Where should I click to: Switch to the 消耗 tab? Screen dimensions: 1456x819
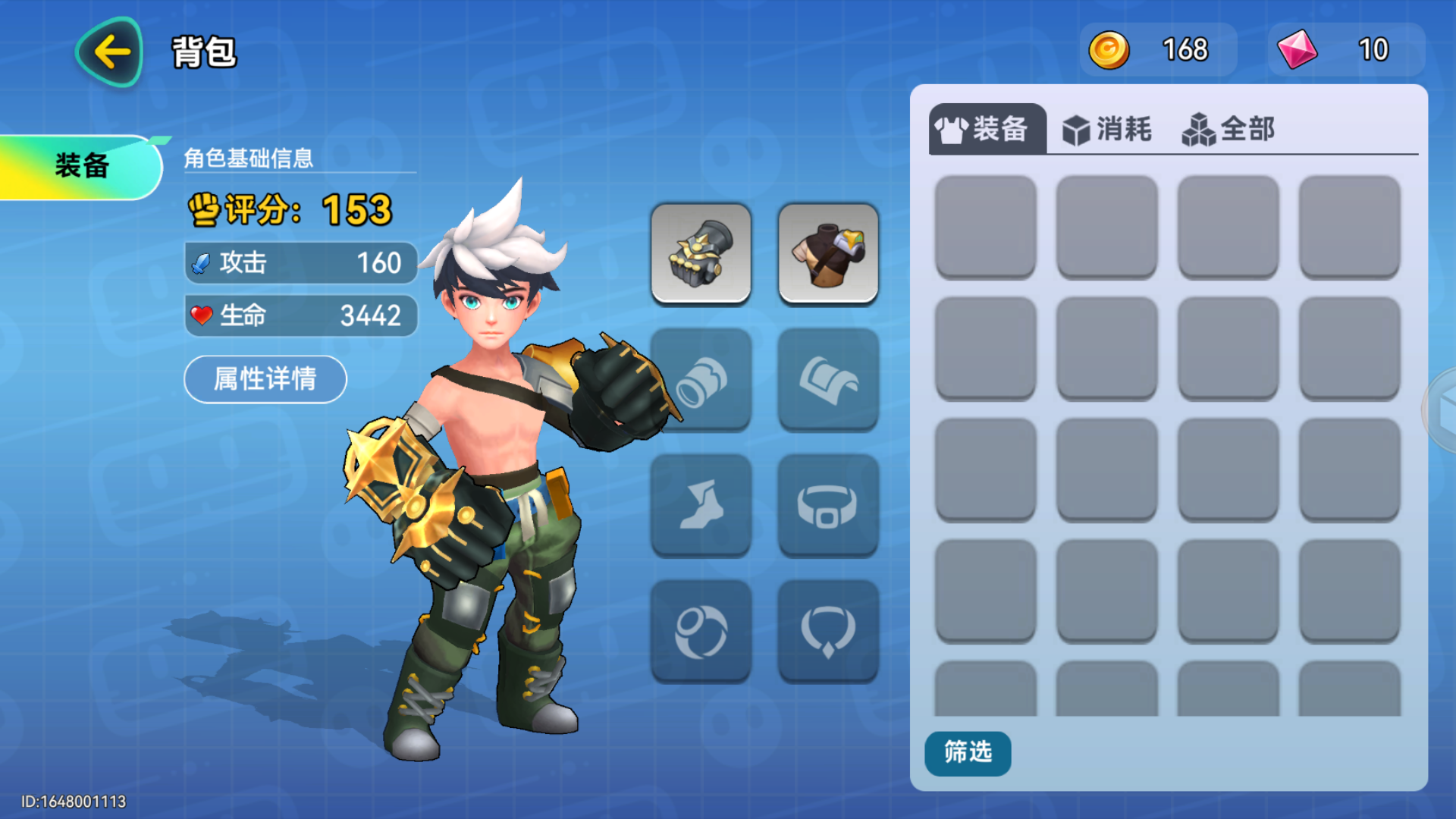1108,129
